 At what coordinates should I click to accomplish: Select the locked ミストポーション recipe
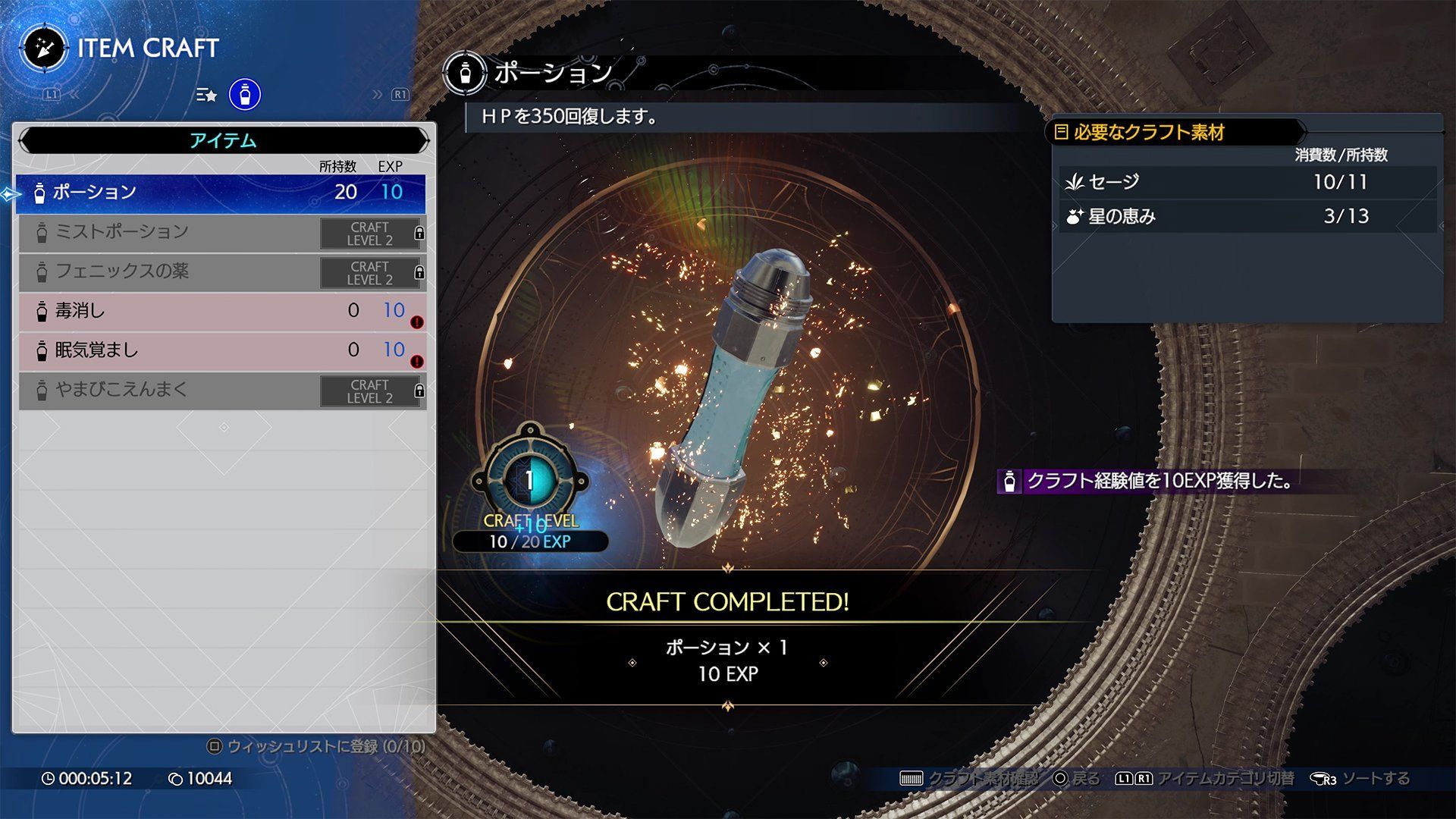[220, 232]
